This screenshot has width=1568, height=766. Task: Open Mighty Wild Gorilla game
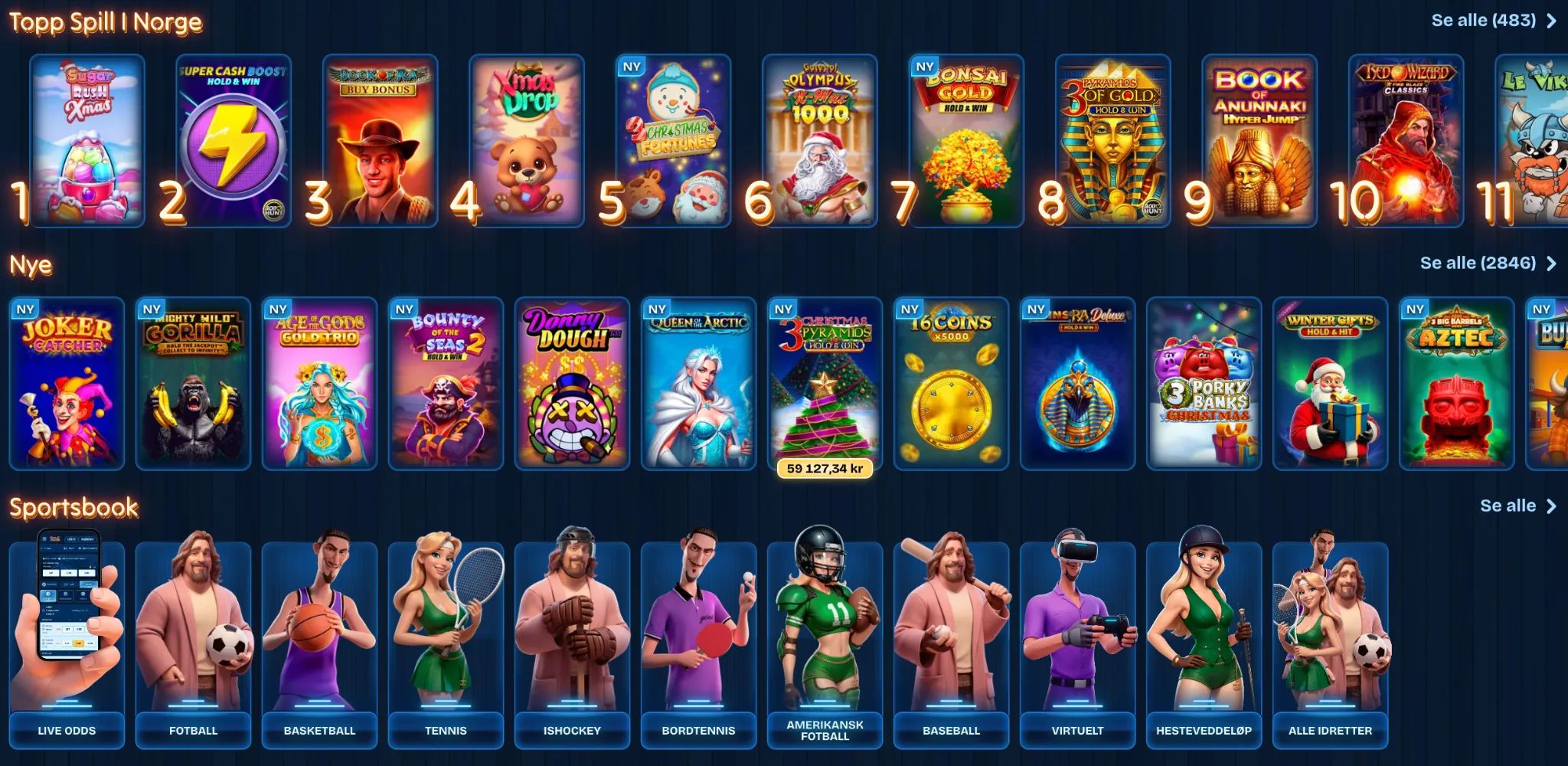point(193,383)
